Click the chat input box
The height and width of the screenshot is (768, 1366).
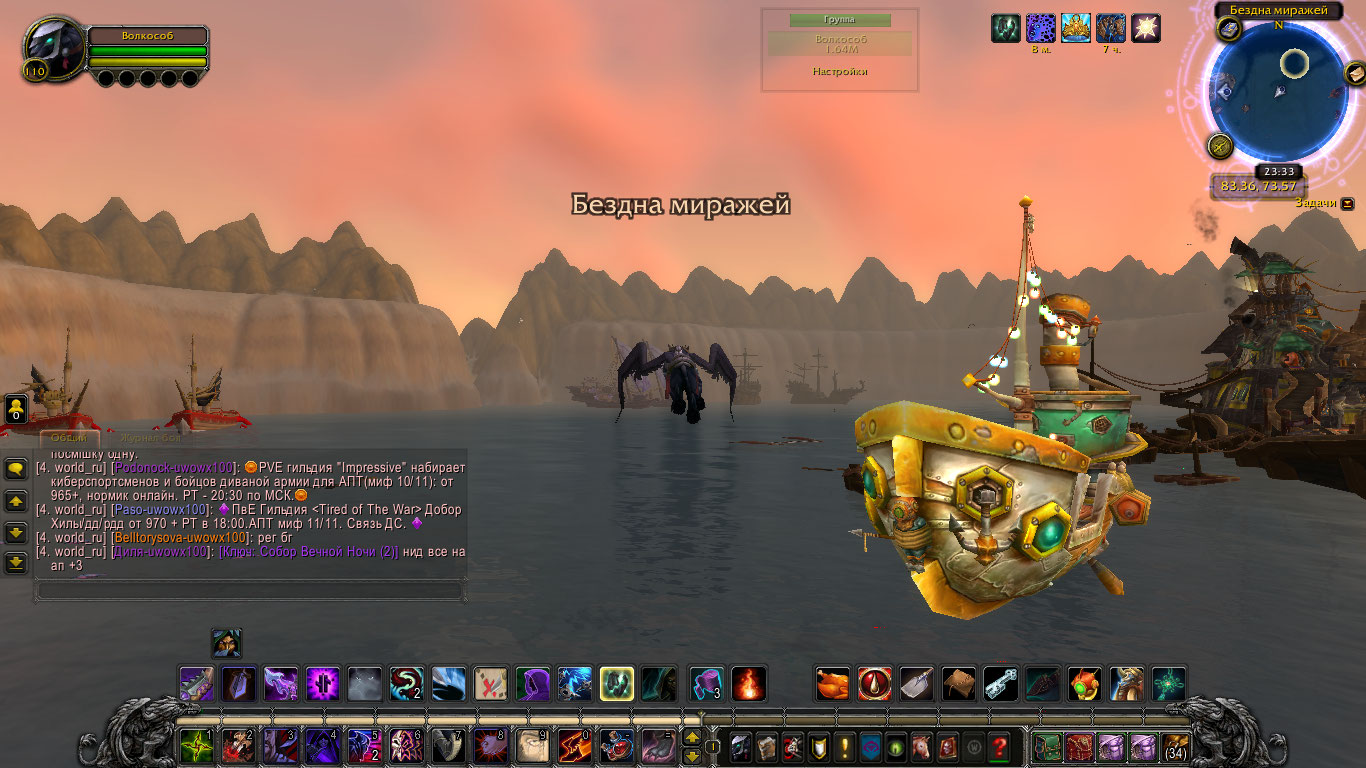[250, 591]
